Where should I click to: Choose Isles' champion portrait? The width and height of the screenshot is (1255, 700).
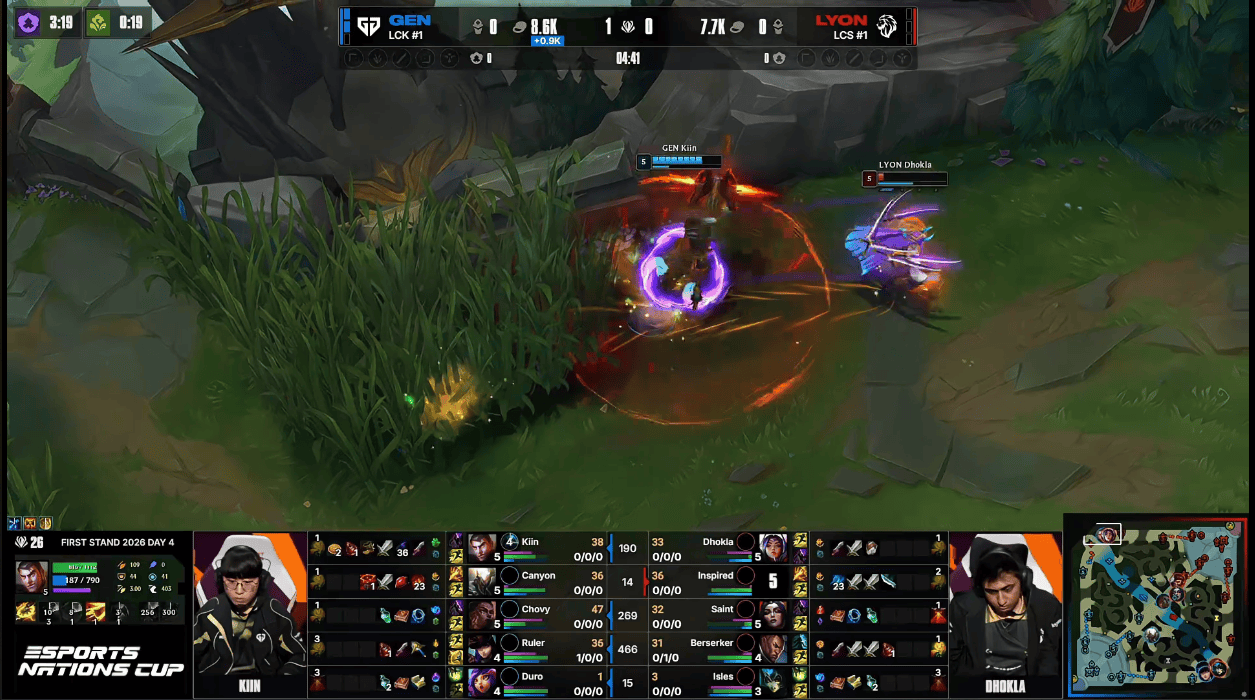[773, 683]
